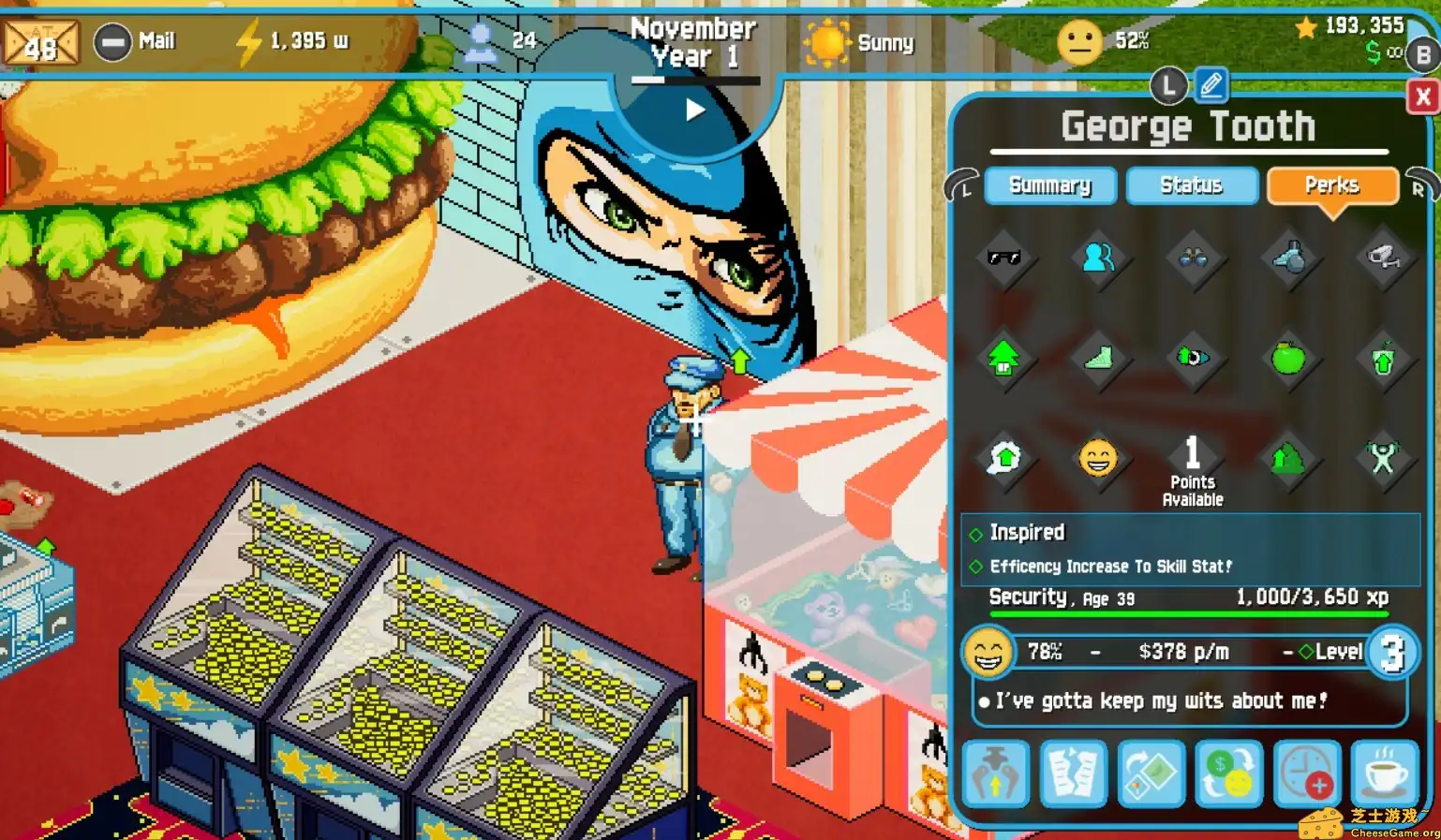Select the sunglasses perk icon
This screenshot has height=840, width=1441.
tap(1004, 258)
